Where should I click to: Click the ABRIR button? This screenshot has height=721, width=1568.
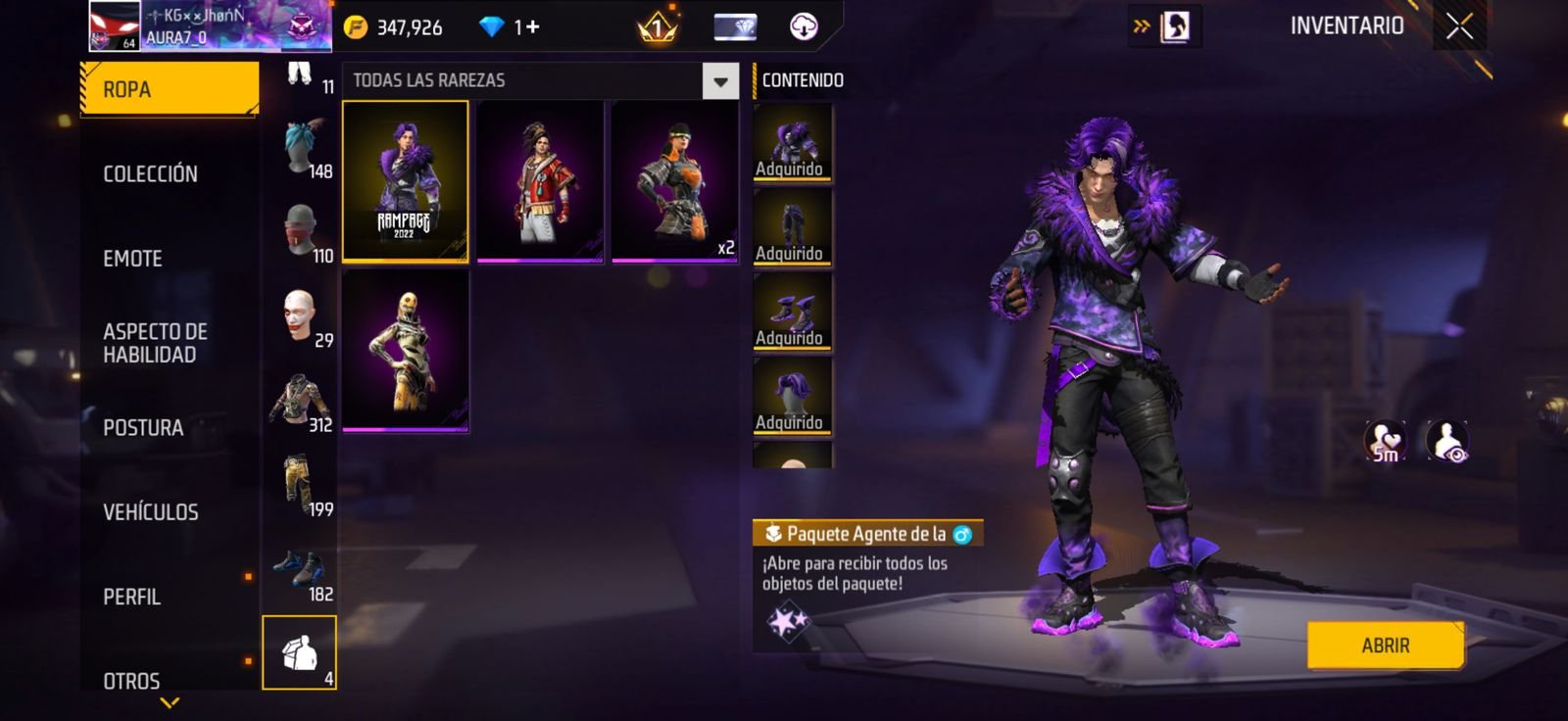[1385, 646]
